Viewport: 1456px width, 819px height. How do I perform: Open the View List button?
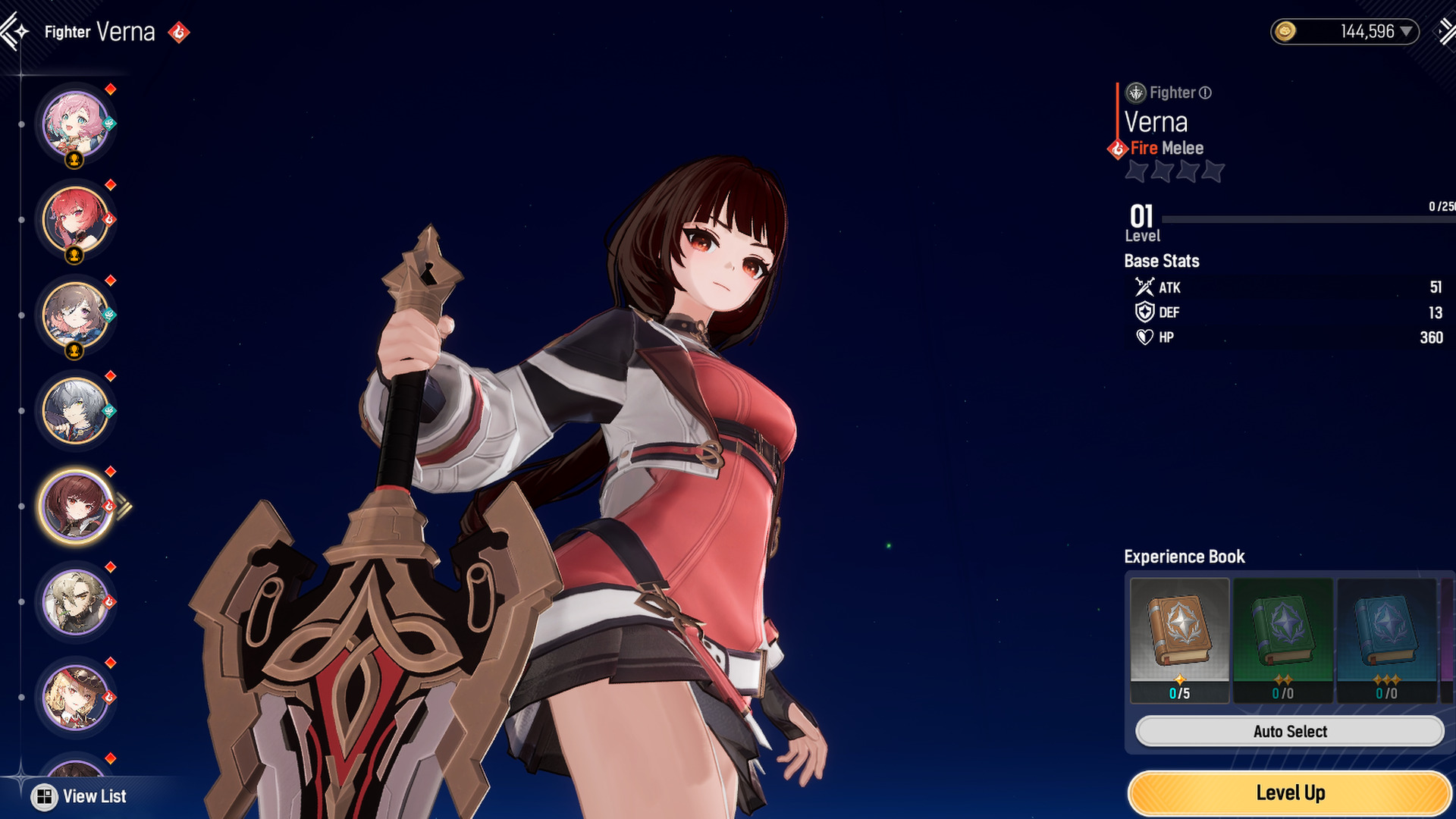click(x=79, y=796)
